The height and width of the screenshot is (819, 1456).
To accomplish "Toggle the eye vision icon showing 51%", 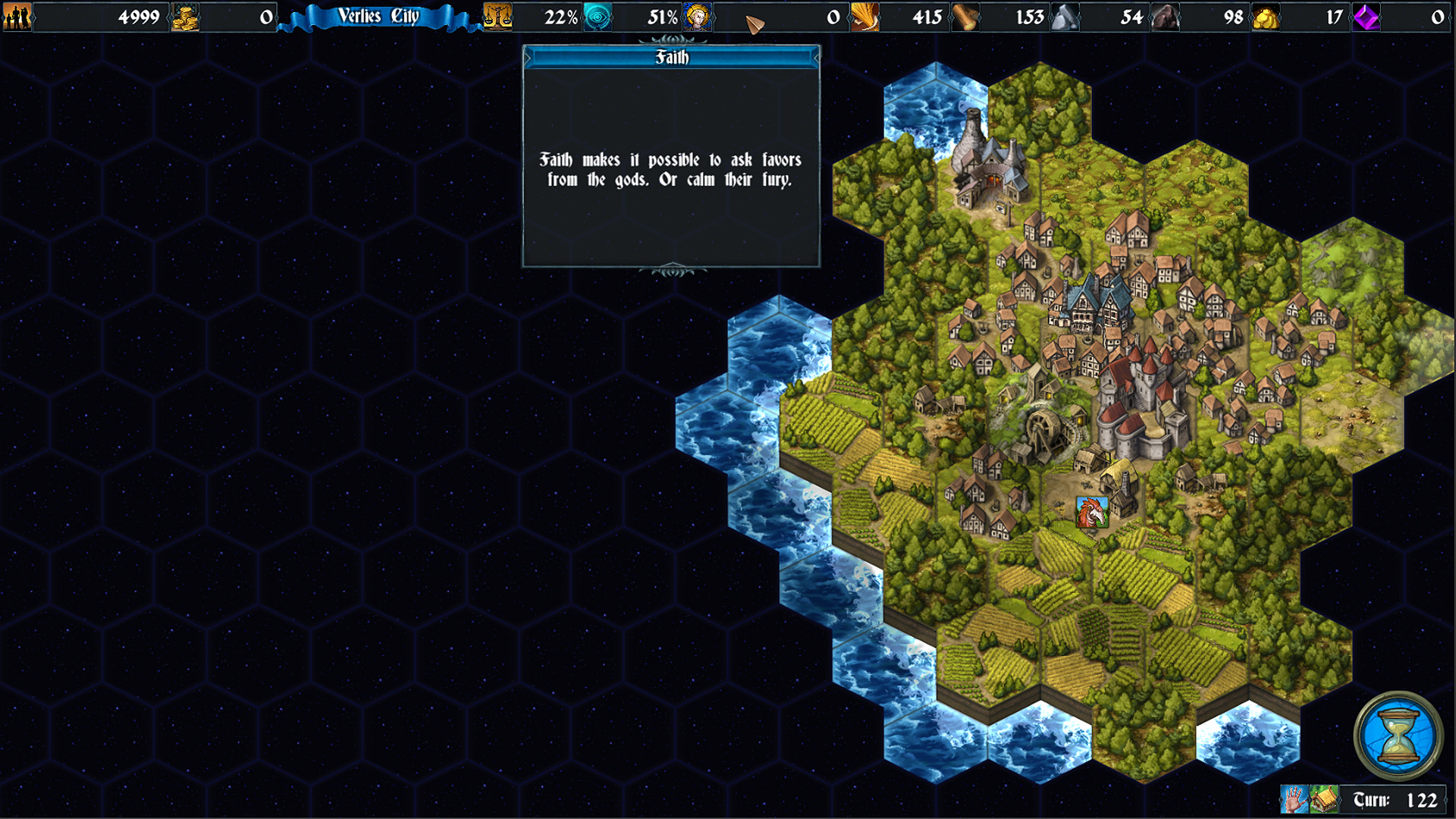I will pyautogui.click(x=598, y=17).
